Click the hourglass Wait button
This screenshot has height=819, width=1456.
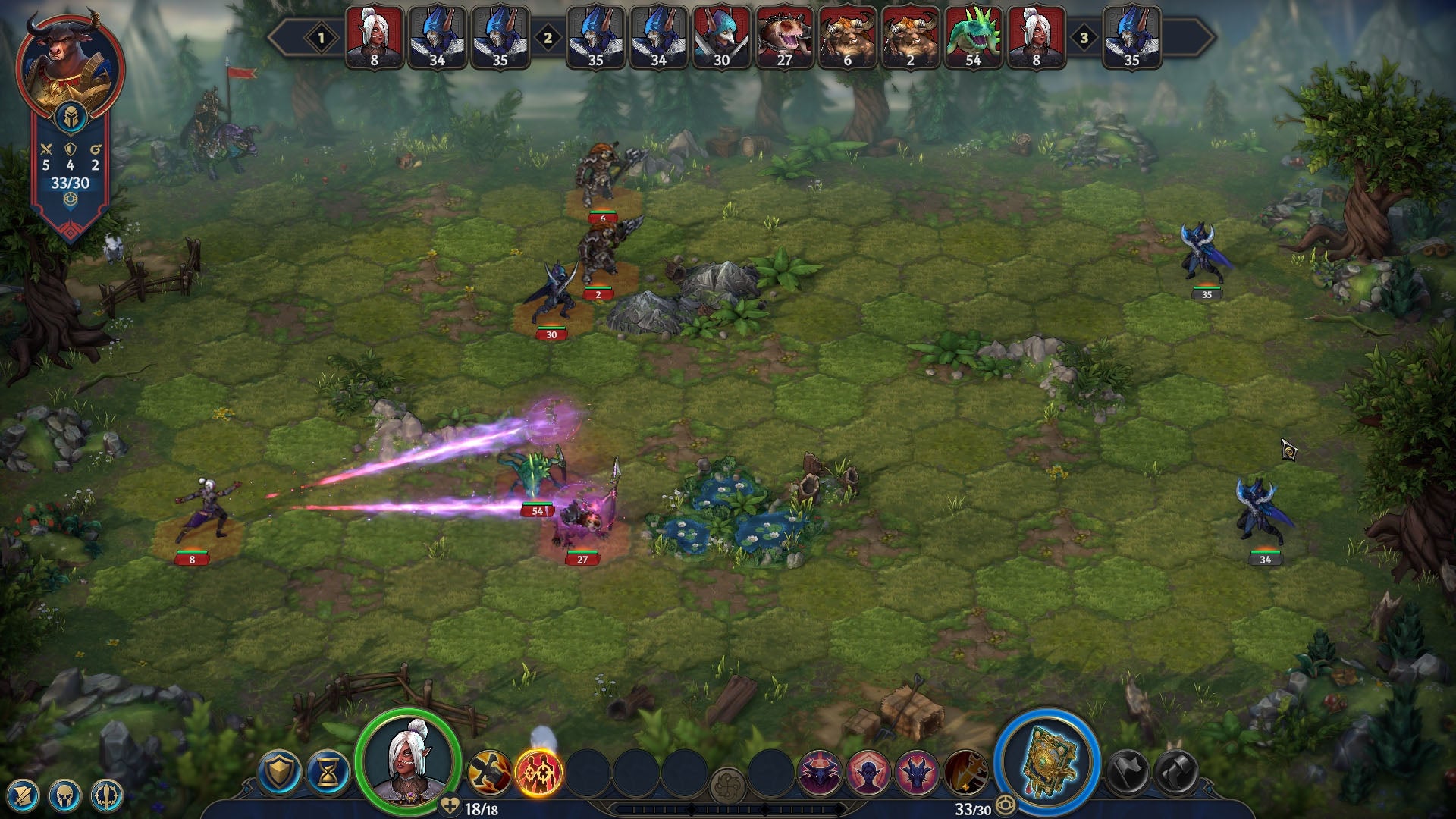(x=328, y=773)
